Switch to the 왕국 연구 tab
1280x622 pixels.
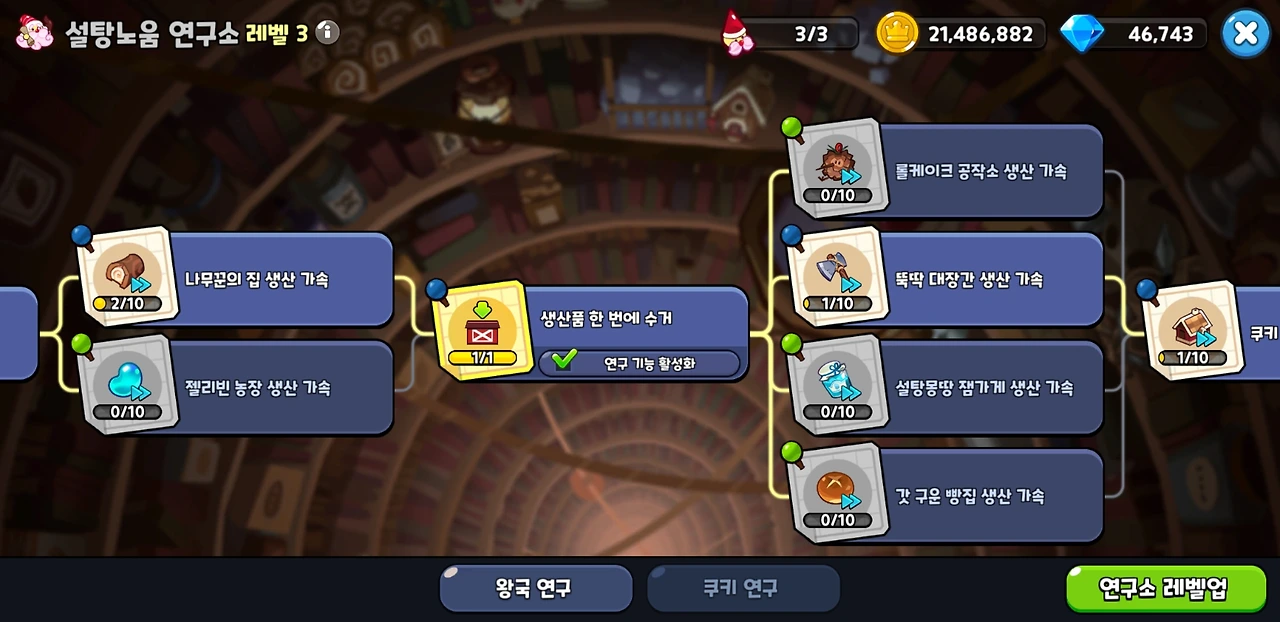click(x=536, y=588)
